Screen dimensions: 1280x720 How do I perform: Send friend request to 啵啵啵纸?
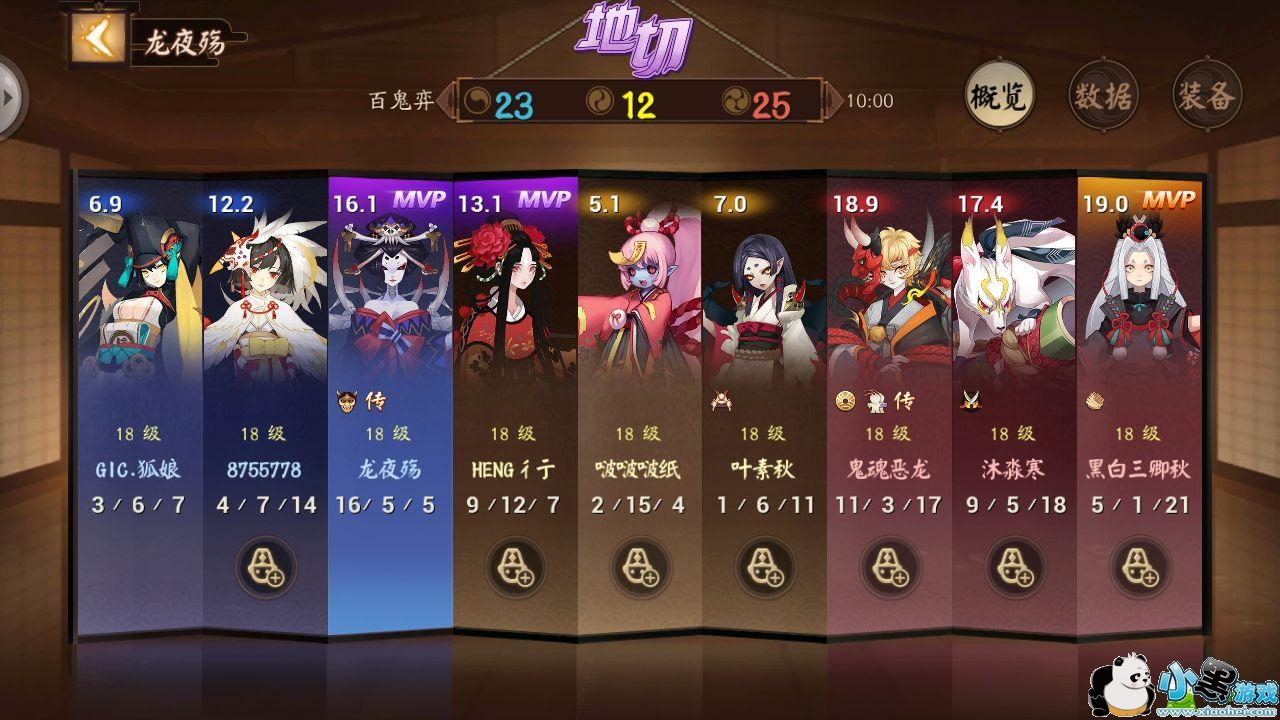pyautogui.click(x=640, y=566)
